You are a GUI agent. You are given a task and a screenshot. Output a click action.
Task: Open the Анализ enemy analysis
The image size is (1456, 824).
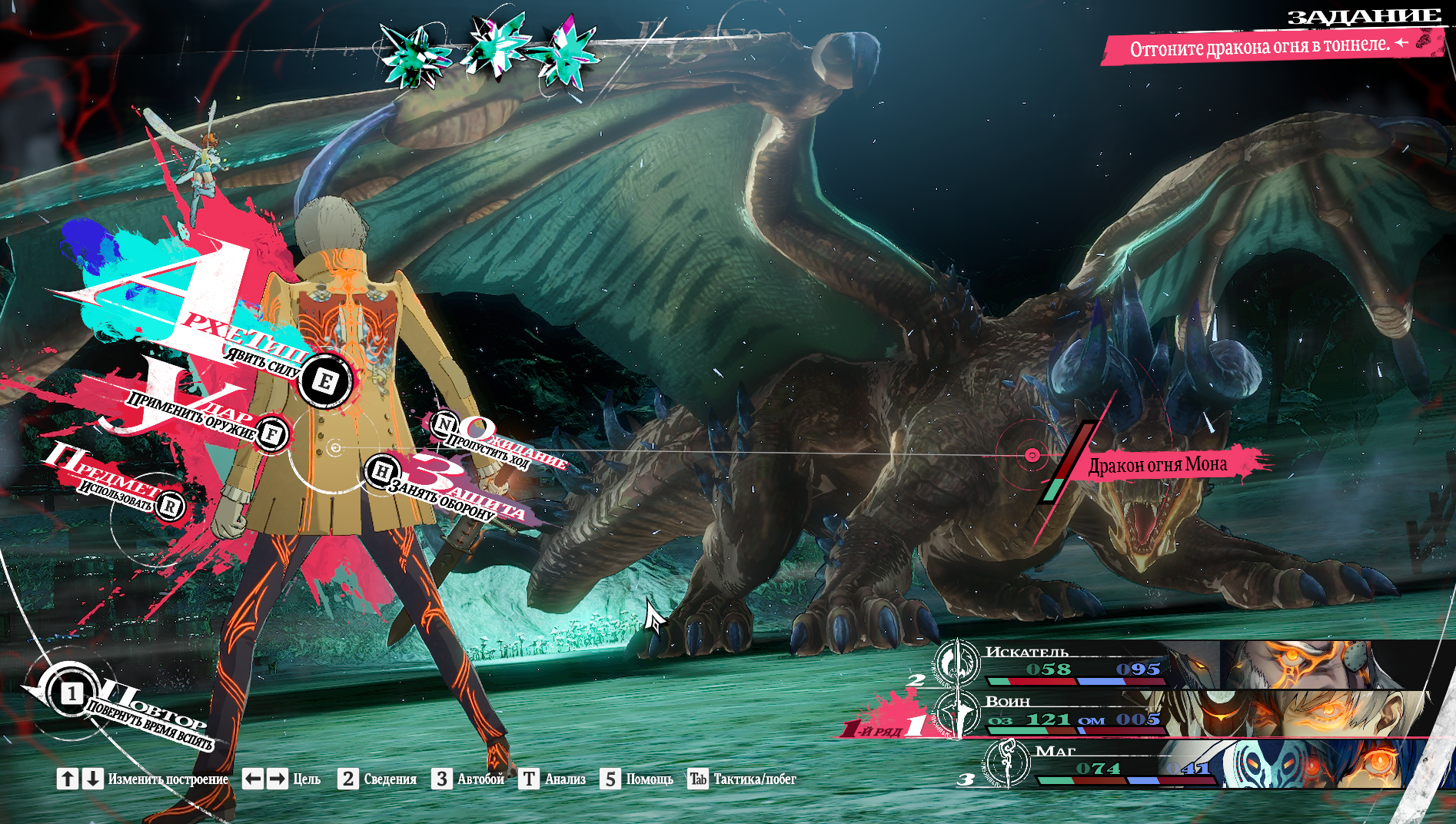pyautogui.click(x=553, y=779)
